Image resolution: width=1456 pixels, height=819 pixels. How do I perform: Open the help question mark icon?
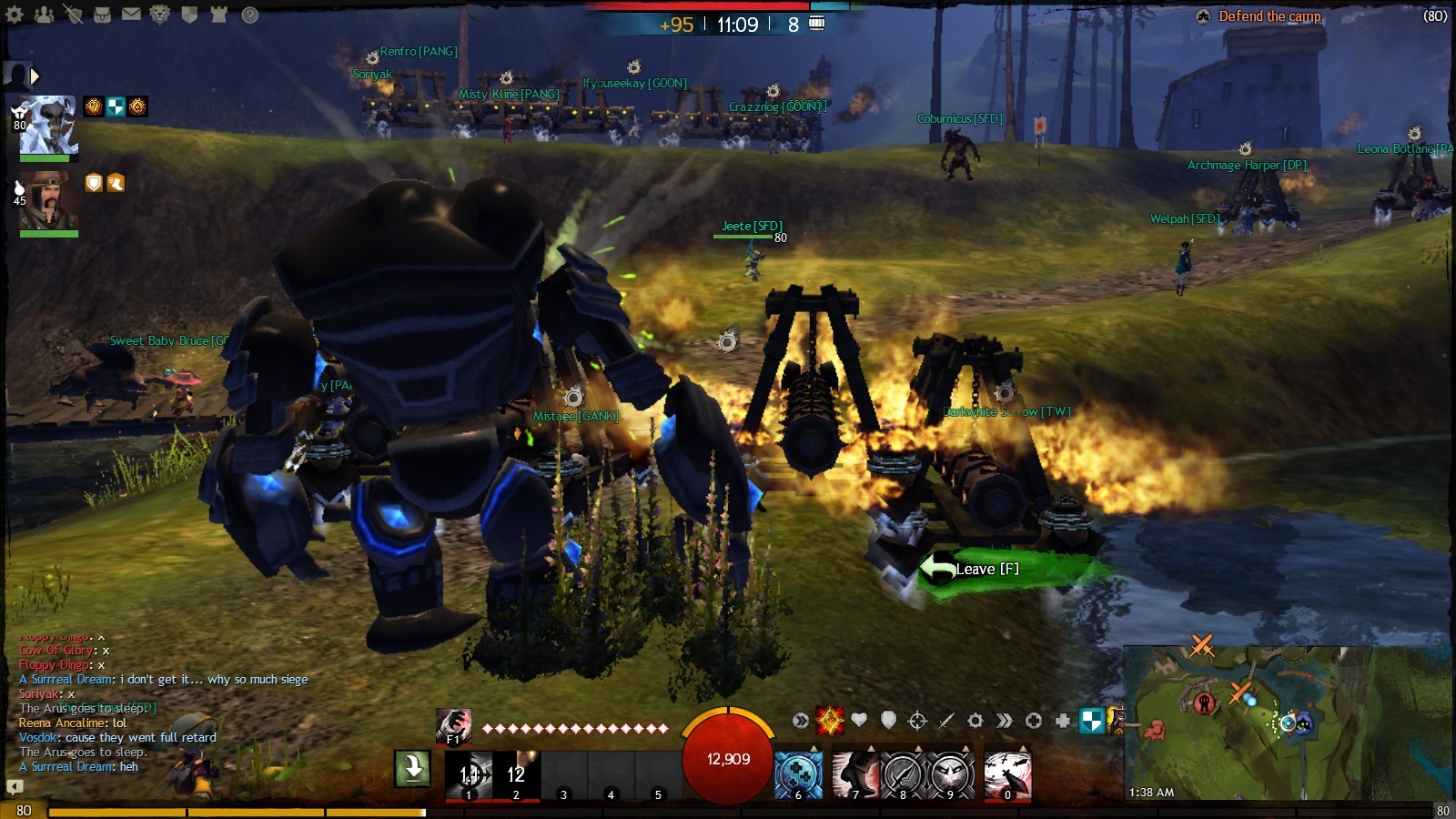(249, 15)
